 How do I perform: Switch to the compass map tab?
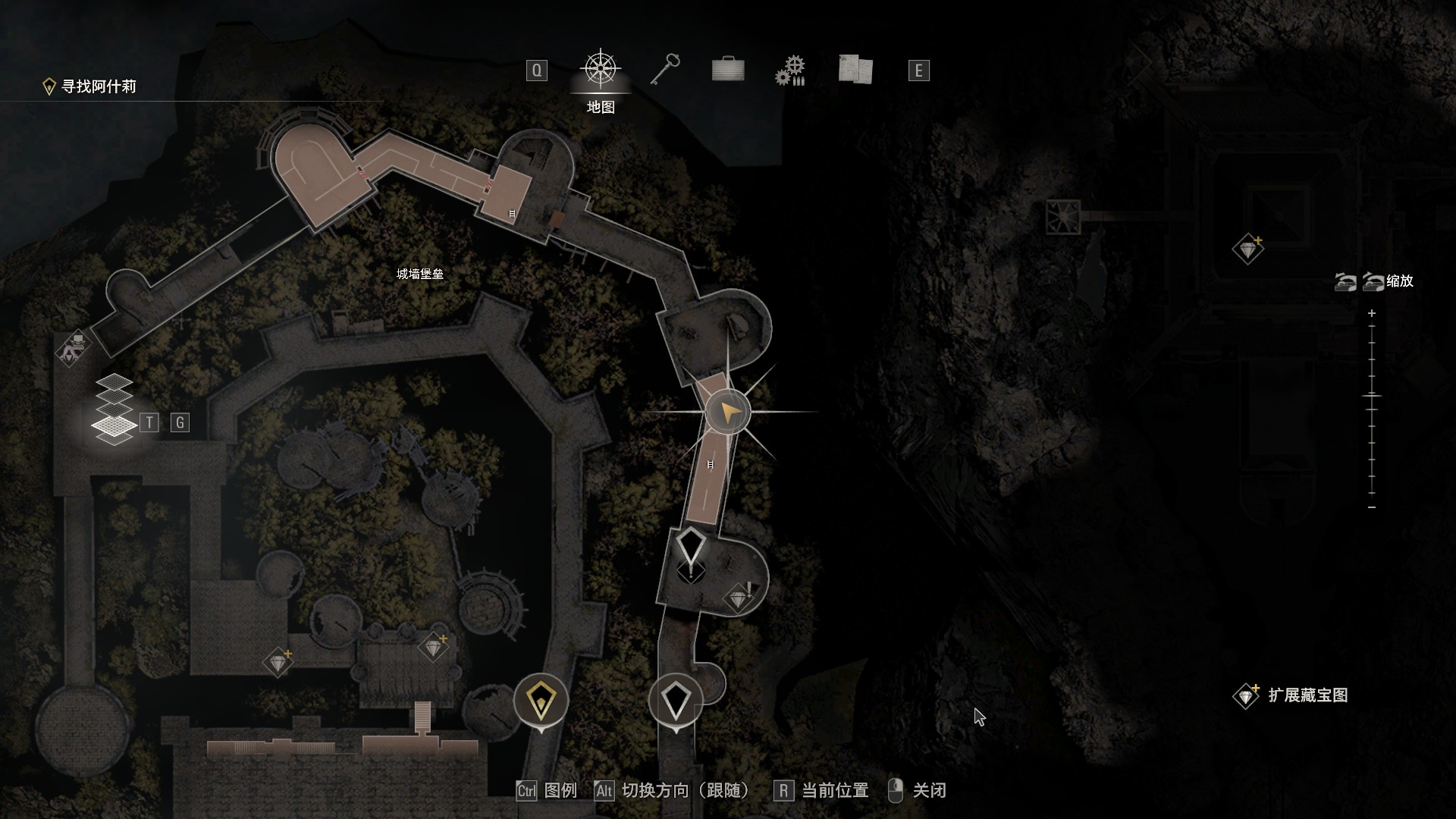[601, 70]
